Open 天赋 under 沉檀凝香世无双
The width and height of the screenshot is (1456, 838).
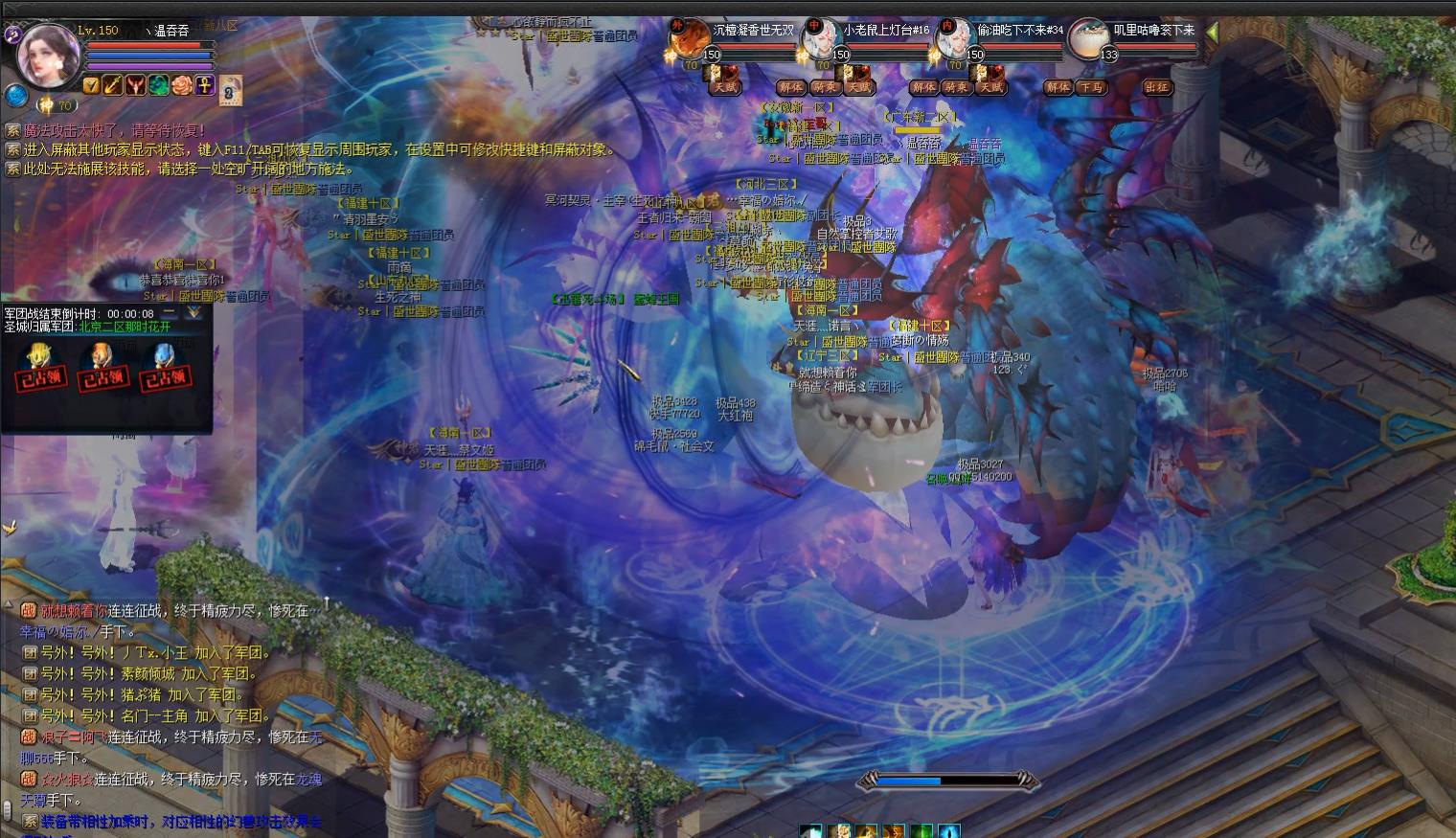coord(724,87)
